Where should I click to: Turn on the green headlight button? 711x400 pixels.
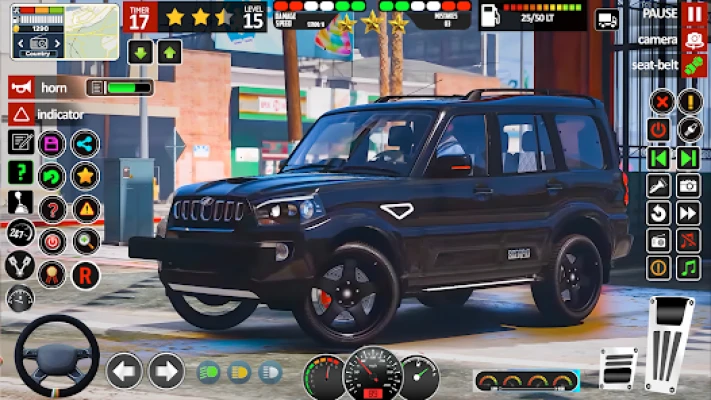(x=210, y=372)
